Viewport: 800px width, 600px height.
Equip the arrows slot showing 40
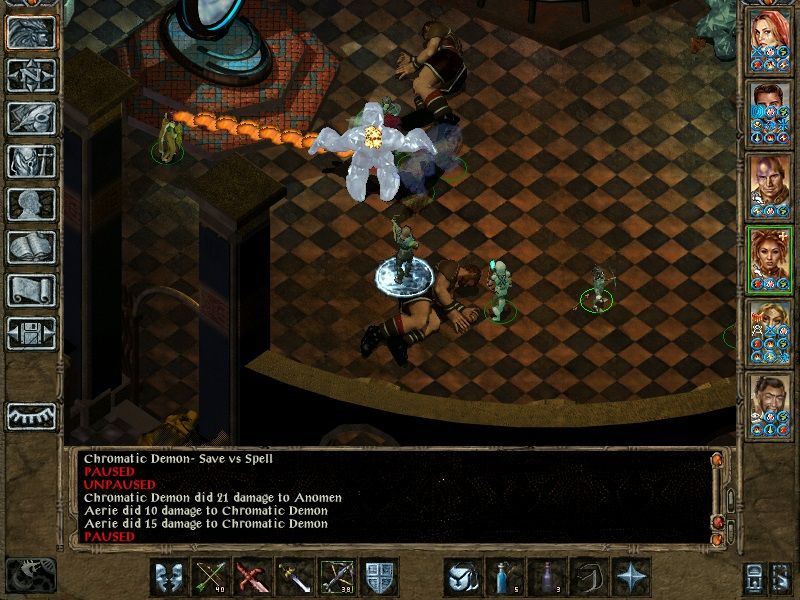tap(211, 577)
